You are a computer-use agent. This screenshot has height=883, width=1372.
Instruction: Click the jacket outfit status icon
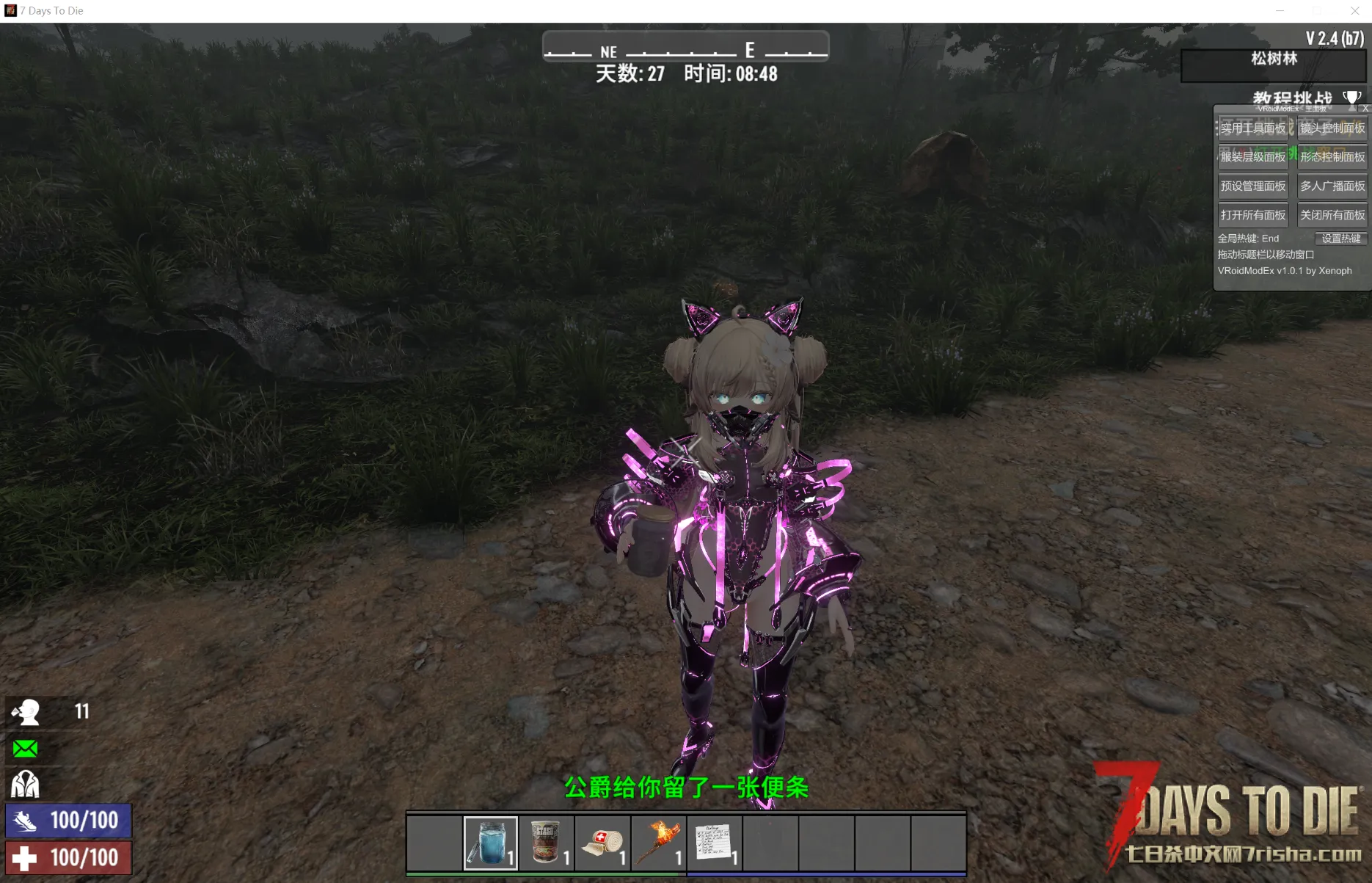tap(25, 784)
